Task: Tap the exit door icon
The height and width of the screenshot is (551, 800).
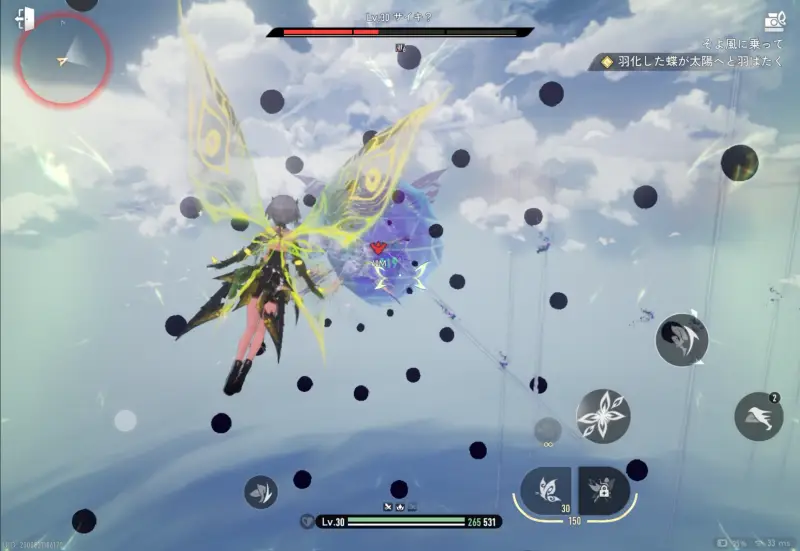Action: [25, 19]
